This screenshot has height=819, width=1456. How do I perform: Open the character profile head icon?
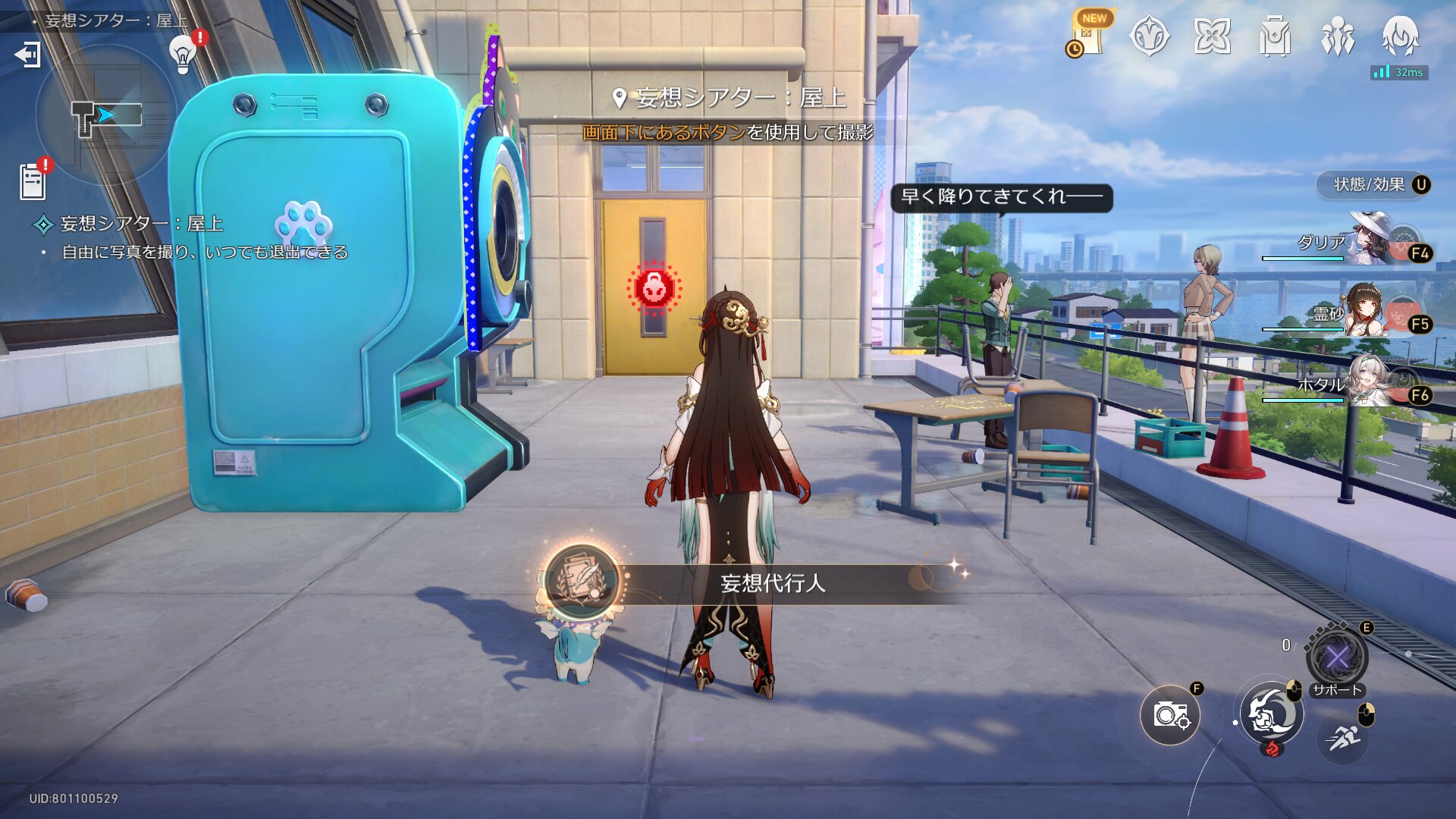[x=1400, y=36]
